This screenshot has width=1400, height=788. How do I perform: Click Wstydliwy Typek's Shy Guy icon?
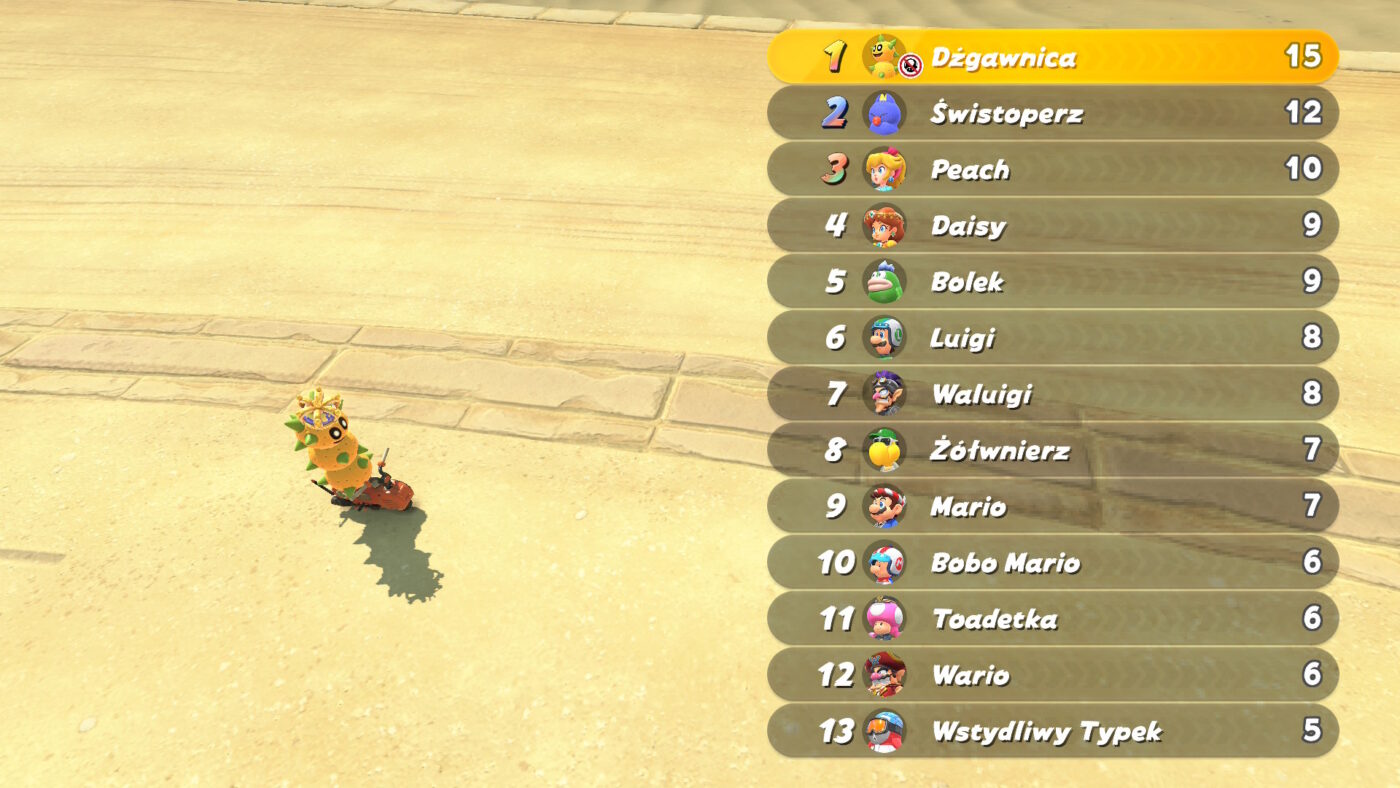coord(883,731)
